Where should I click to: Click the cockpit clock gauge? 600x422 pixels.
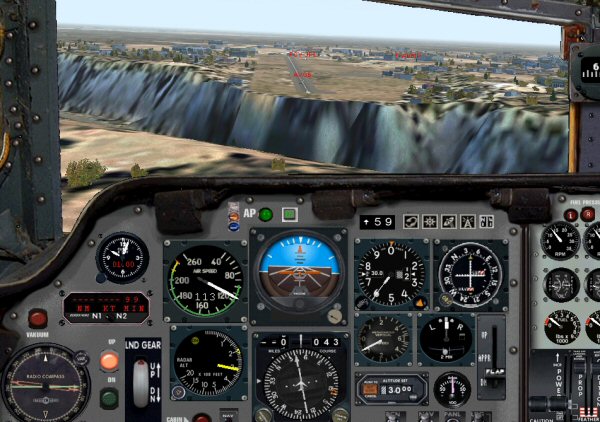click(x=122, y=258)
